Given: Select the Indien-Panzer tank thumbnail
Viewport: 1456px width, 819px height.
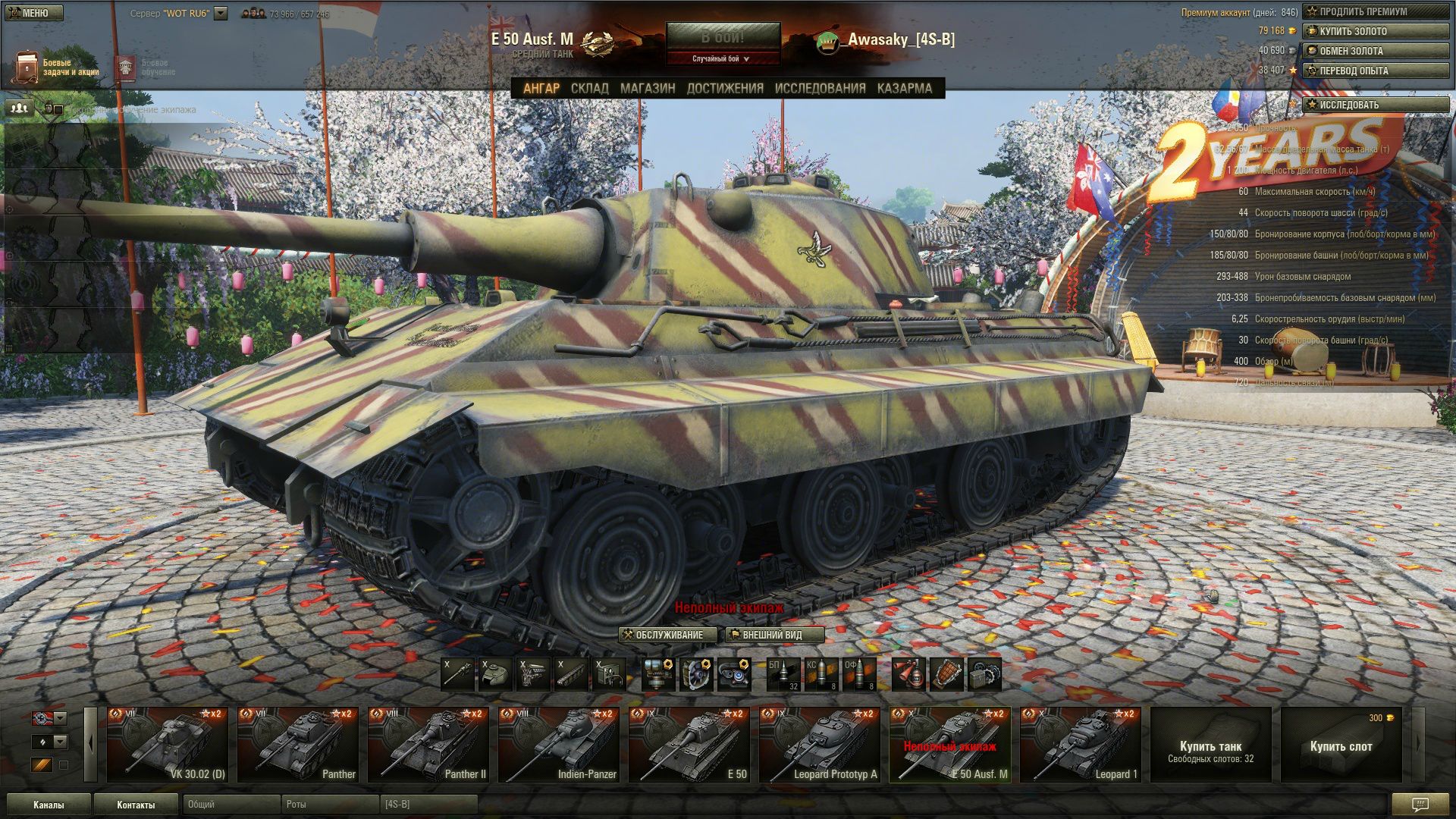Looking at the screenshot, I should 558,745.
